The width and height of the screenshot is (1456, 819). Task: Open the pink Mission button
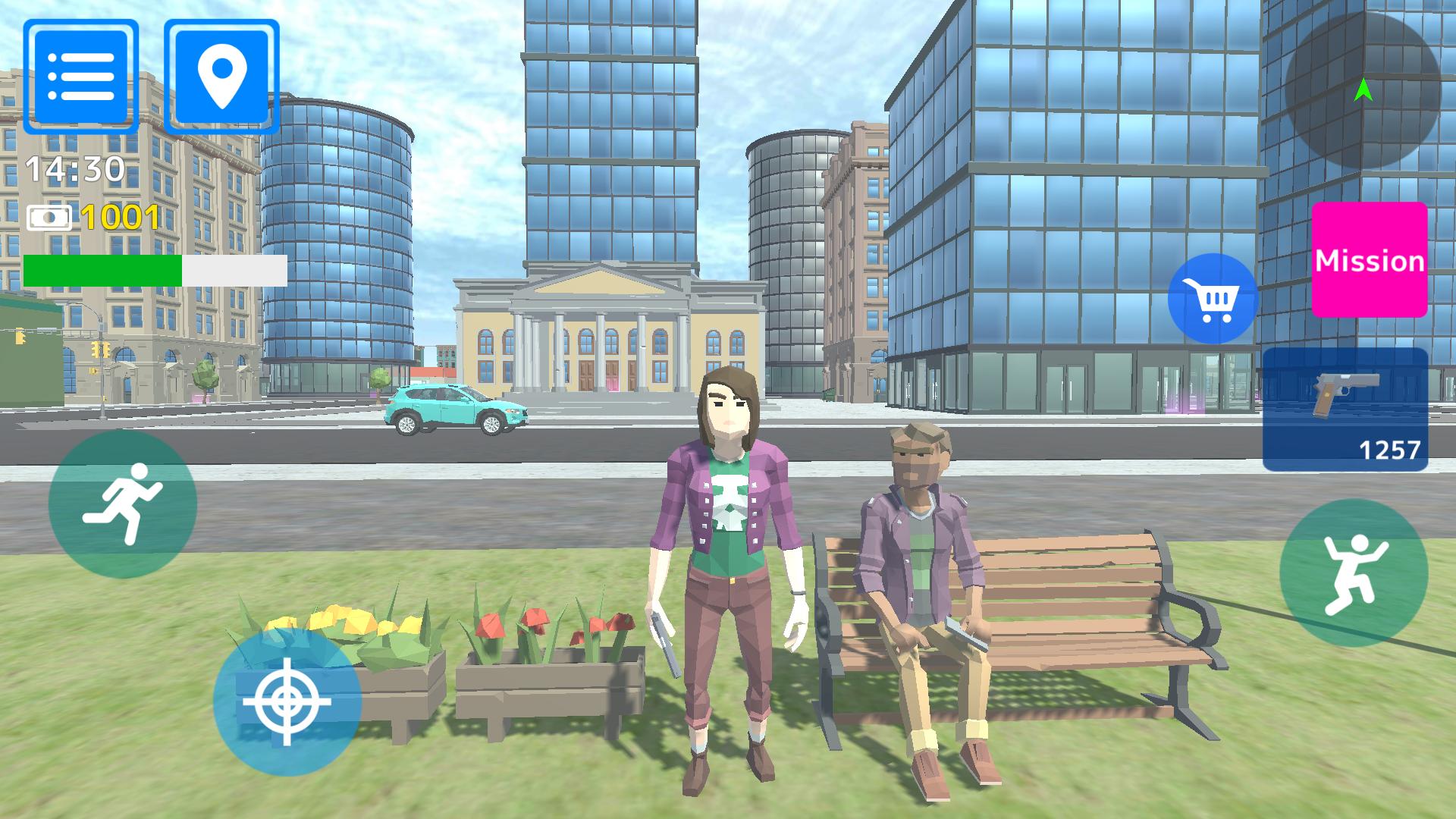(x=1370, y=260)
